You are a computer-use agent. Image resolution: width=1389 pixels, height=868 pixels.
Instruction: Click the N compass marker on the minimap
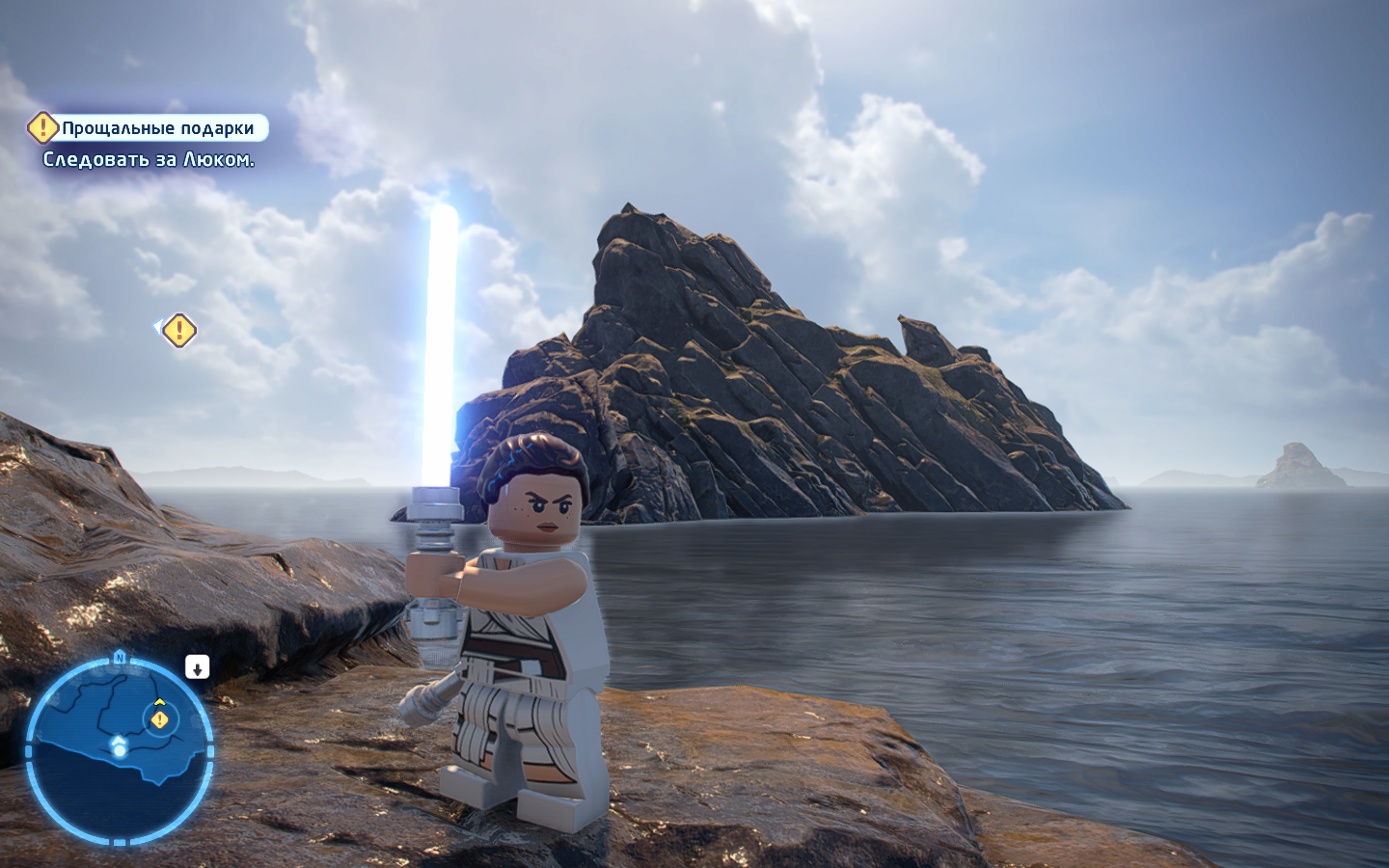tap(118, 656)
